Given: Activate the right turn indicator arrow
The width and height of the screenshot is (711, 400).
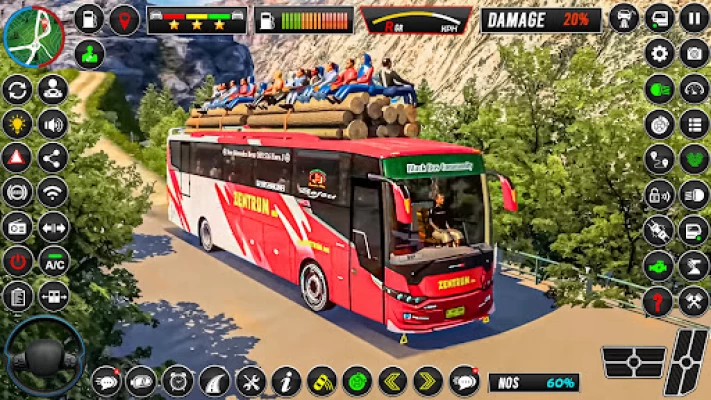Looking at the screenshot, I should pyautogui.click(x=427, y=380).
